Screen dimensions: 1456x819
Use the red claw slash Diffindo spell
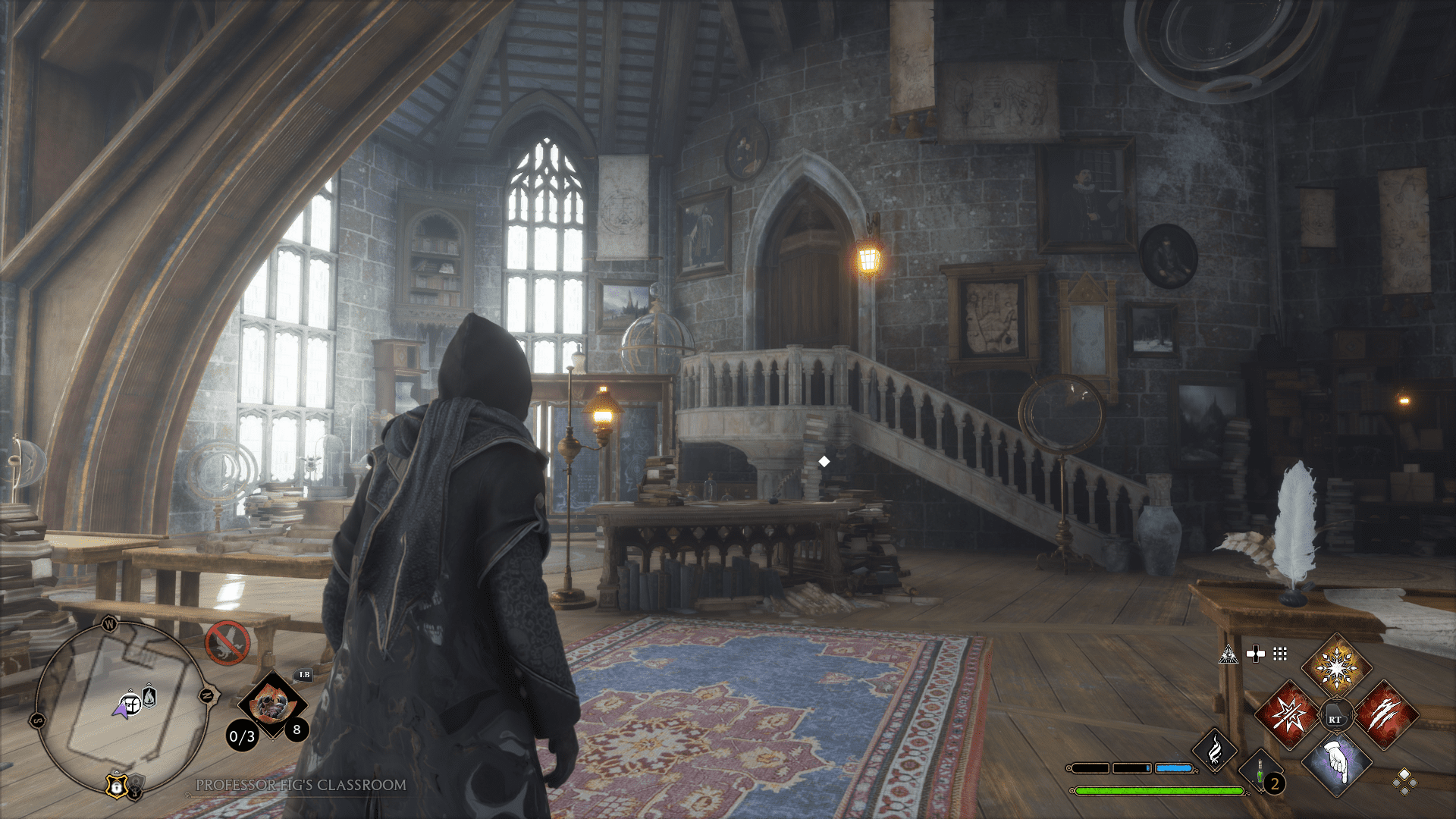pyautogui.click(x=1385, y=714)
